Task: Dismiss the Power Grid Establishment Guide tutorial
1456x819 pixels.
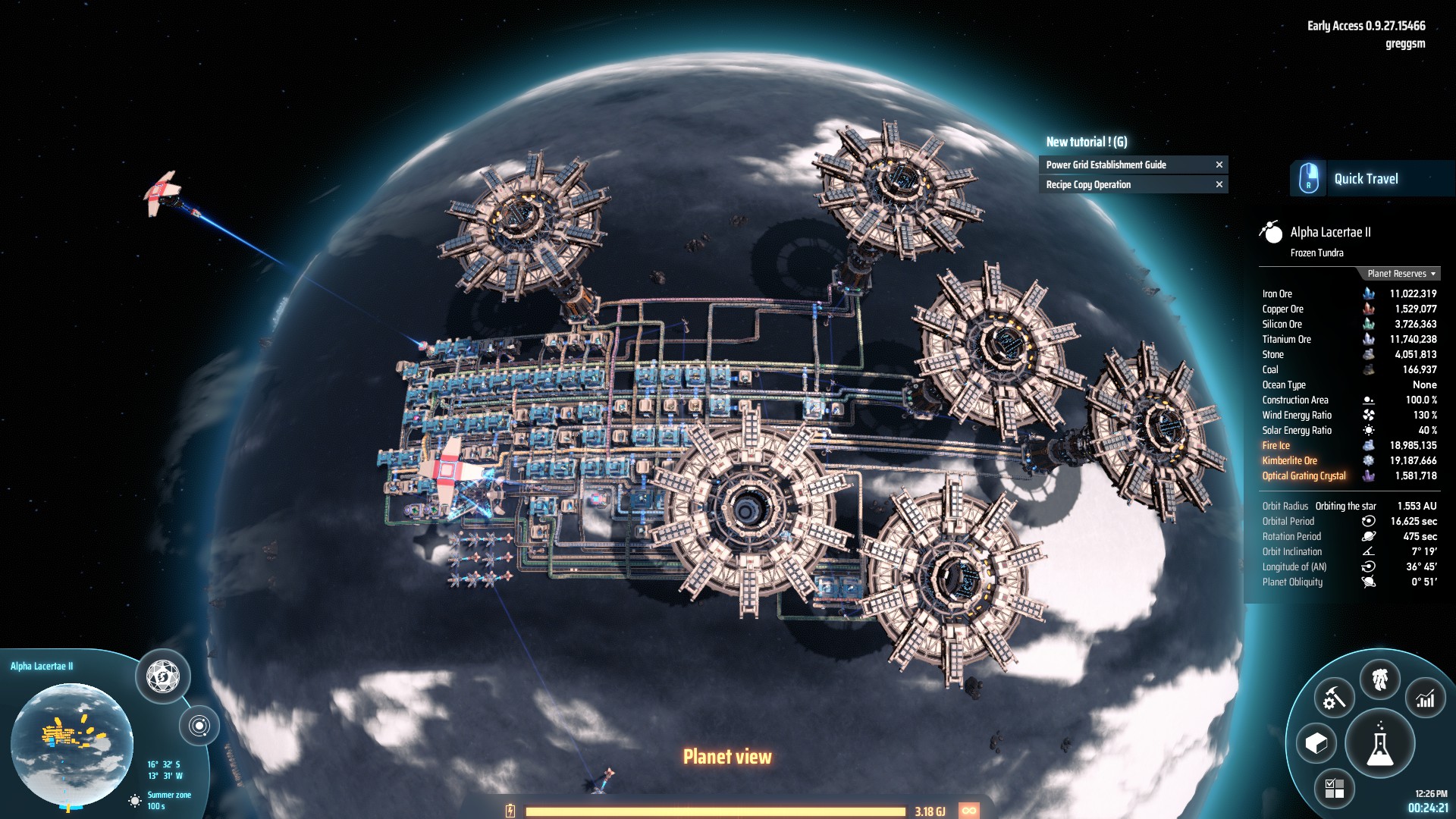Action: (x=1219, y=165)
